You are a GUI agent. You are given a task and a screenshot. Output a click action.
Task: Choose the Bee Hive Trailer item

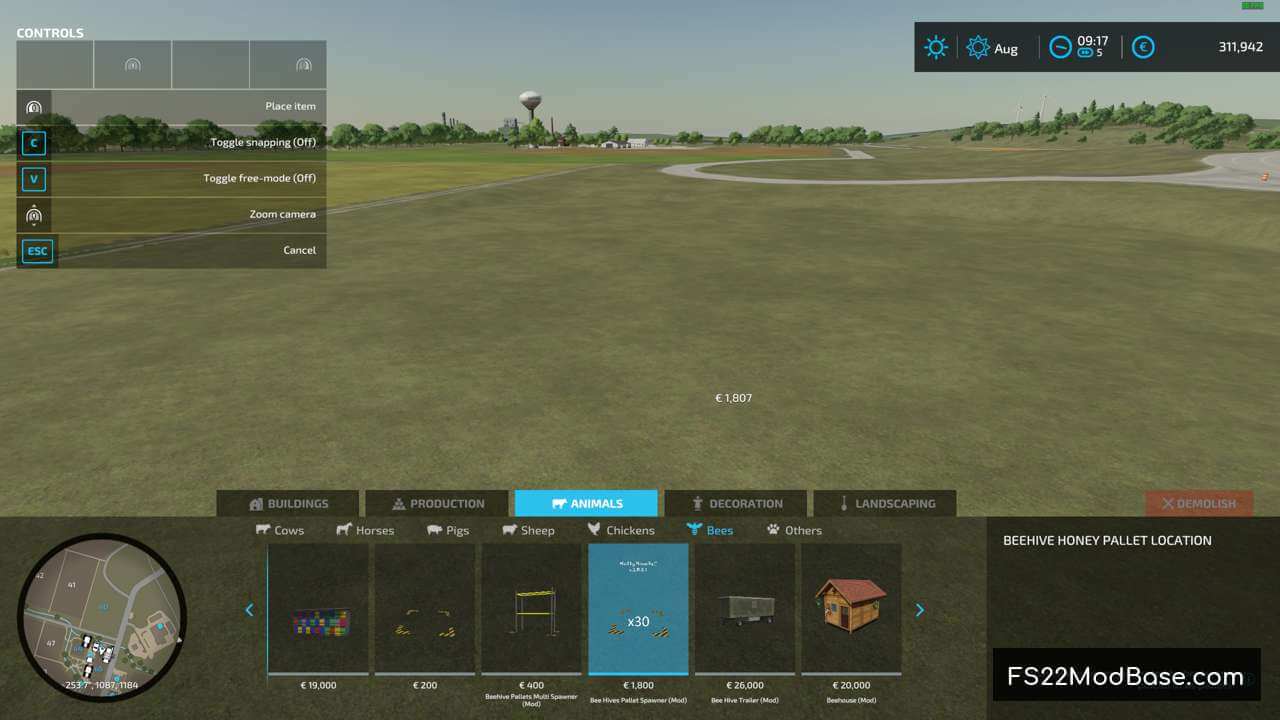pyautogui.click(x=745, y=610)
